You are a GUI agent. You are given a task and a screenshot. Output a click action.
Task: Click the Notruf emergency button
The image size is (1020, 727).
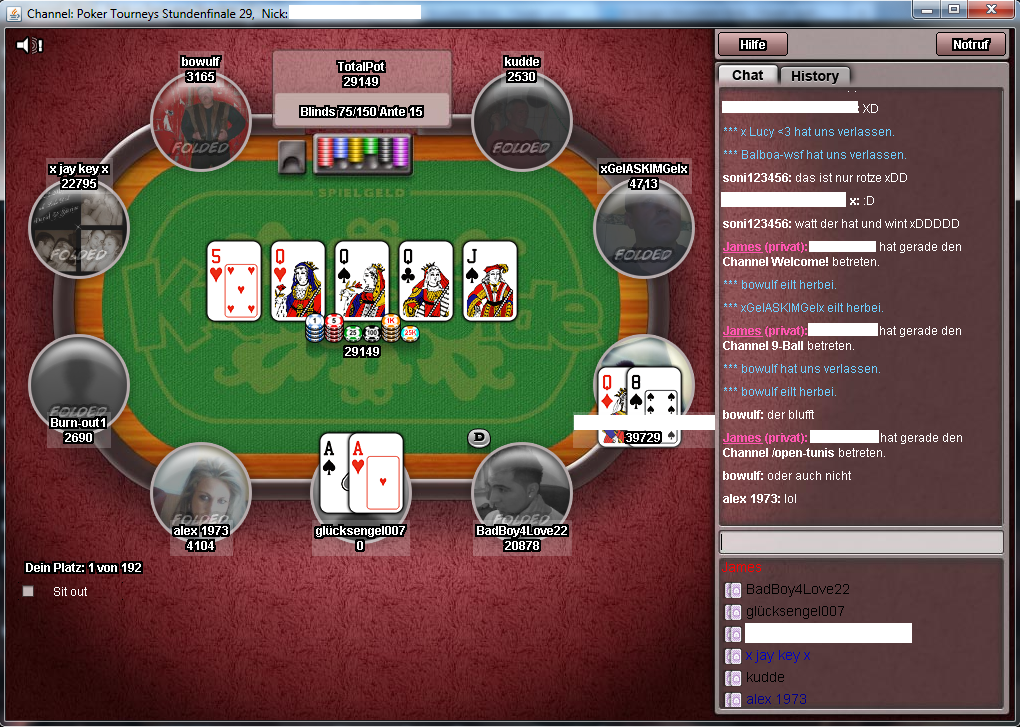pyautogui.click(x=970, y=44)
